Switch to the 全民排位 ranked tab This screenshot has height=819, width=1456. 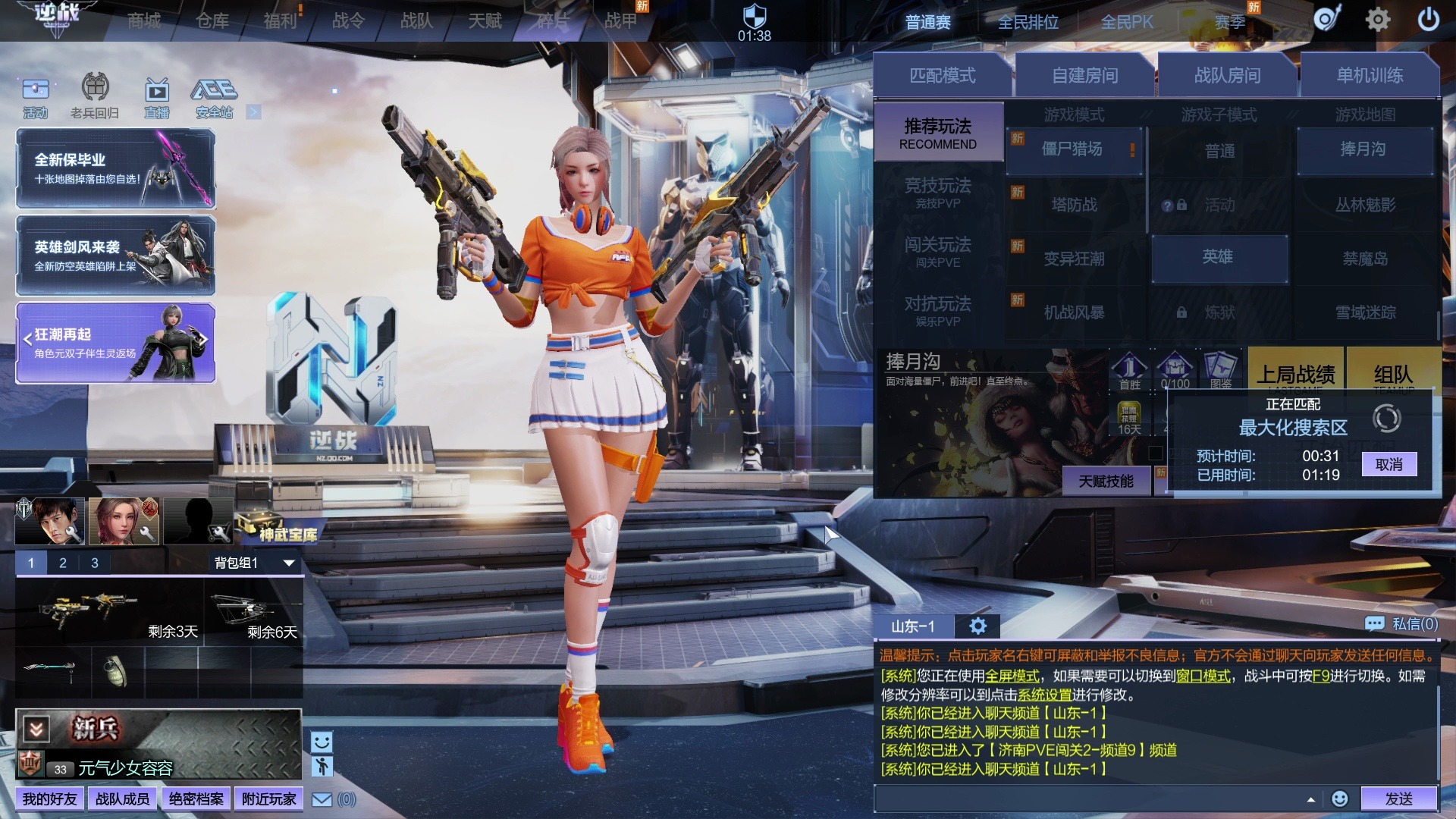coord(1028,23)
